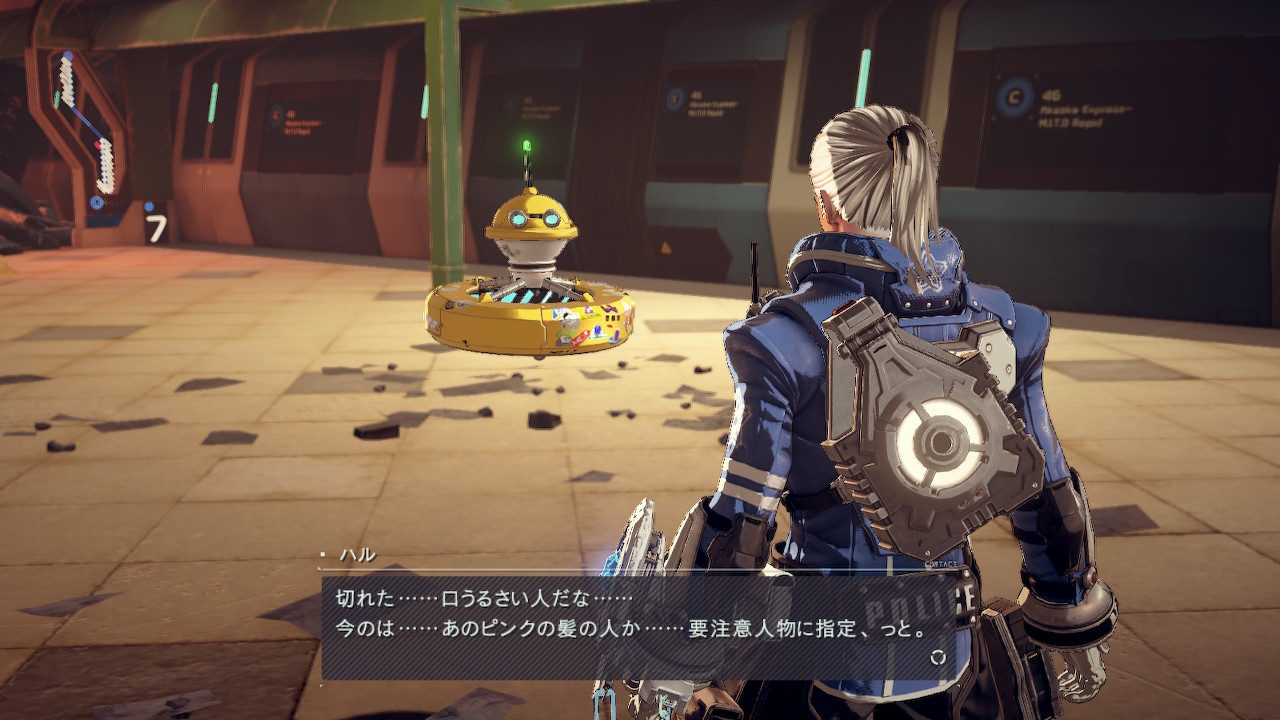Advance the dialogue via the circular continue icon
1280x720 pixels.
pyautogui.click(x=937, y=657)
